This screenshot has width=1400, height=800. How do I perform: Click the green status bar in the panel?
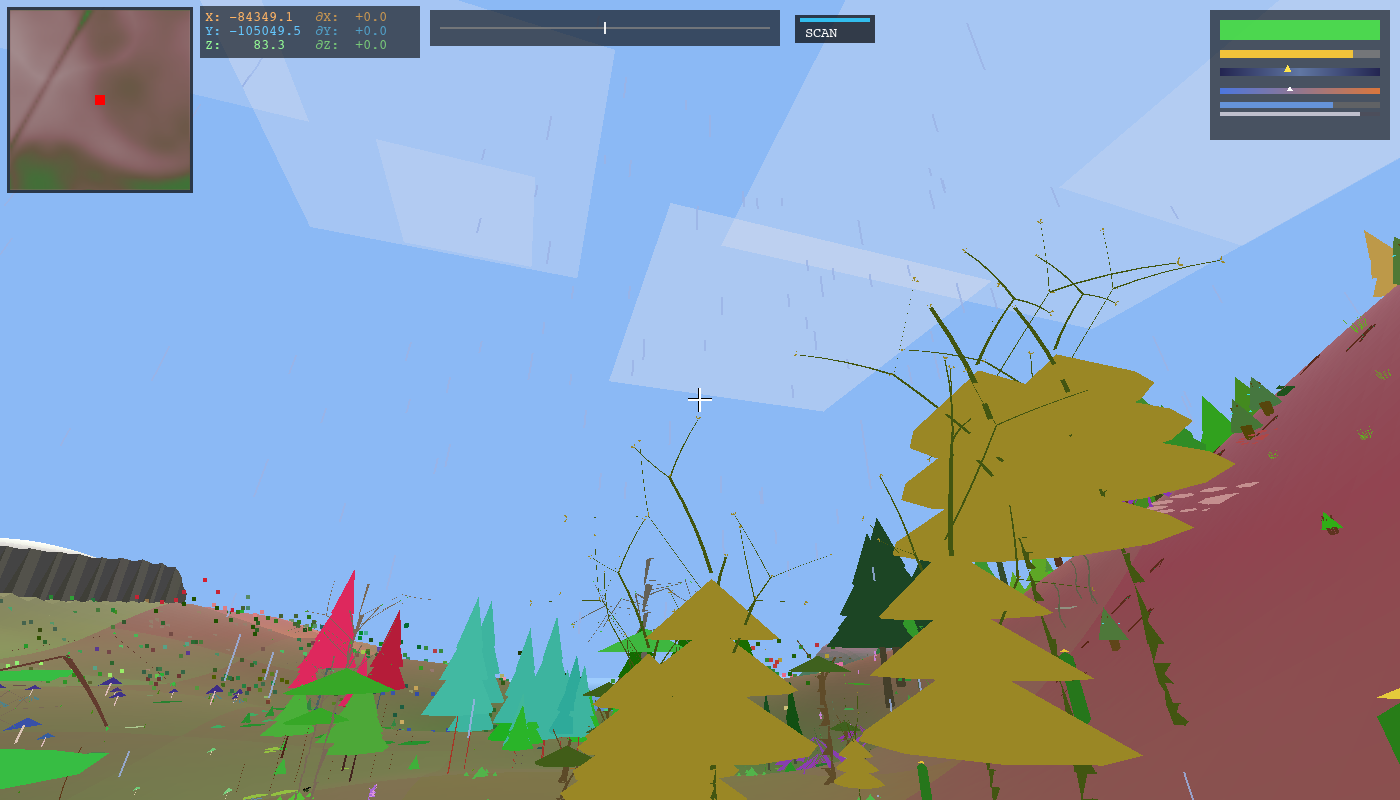1300,30
